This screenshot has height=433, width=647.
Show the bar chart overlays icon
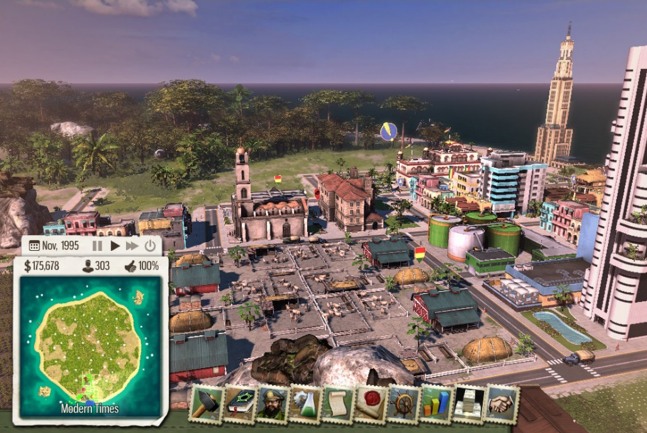coord(436,403)
